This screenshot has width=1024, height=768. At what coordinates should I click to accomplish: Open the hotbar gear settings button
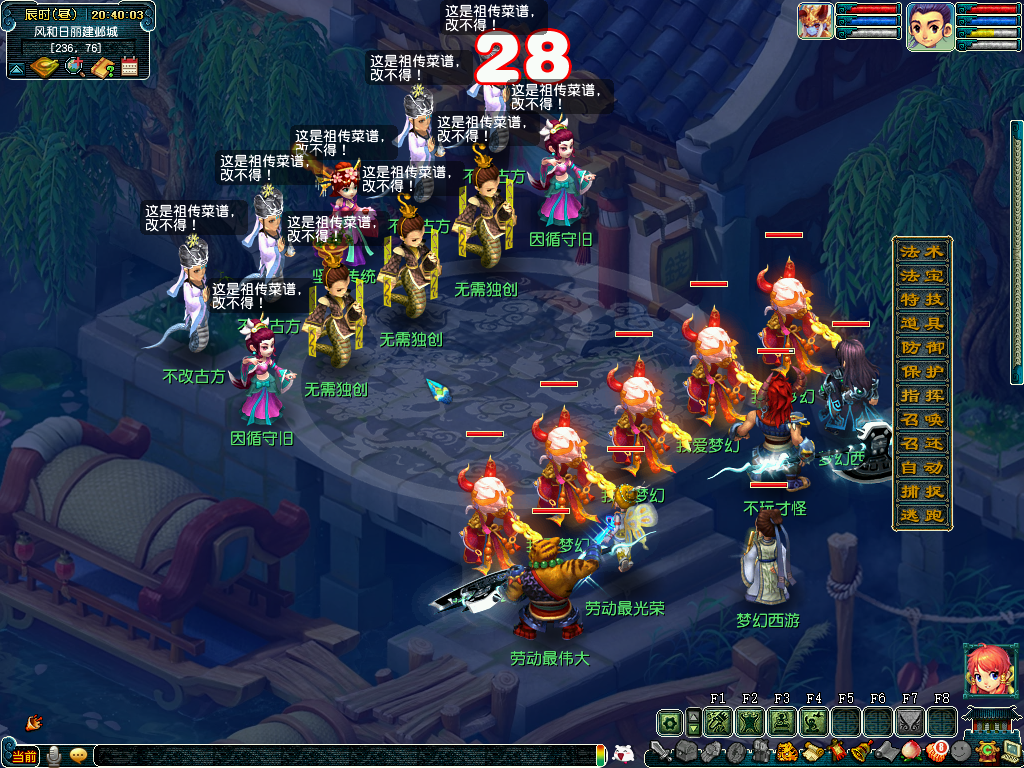tap(668, 721)
